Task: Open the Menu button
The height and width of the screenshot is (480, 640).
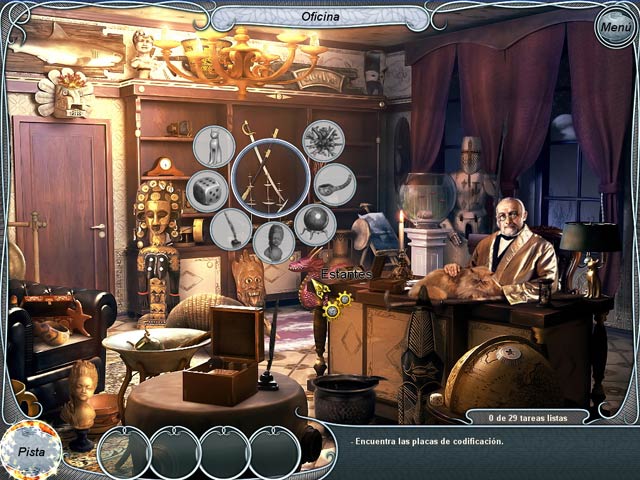Action: 614,27
